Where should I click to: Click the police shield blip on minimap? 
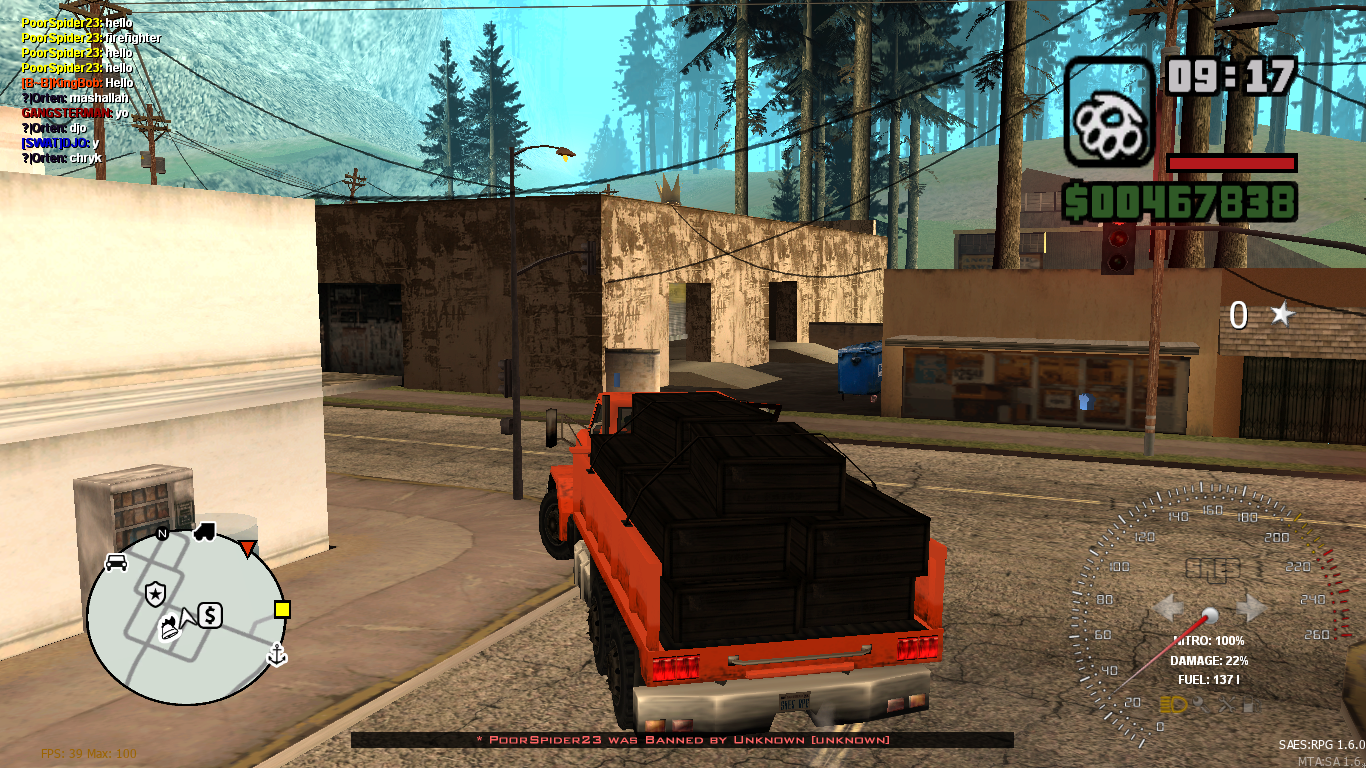[x=155, y=591]
